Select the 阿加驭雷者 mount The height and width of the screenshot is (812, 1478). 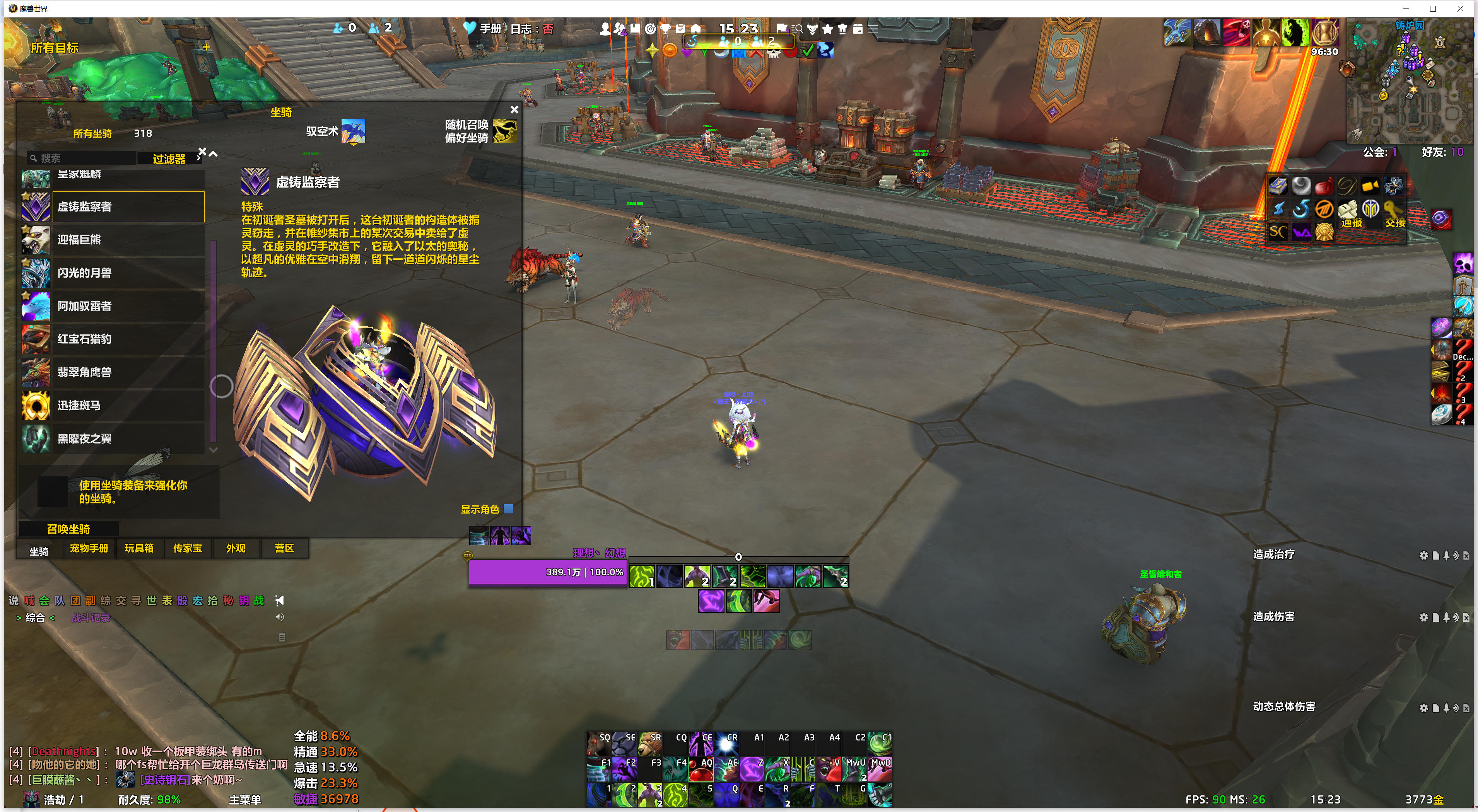tap(113, 306)
